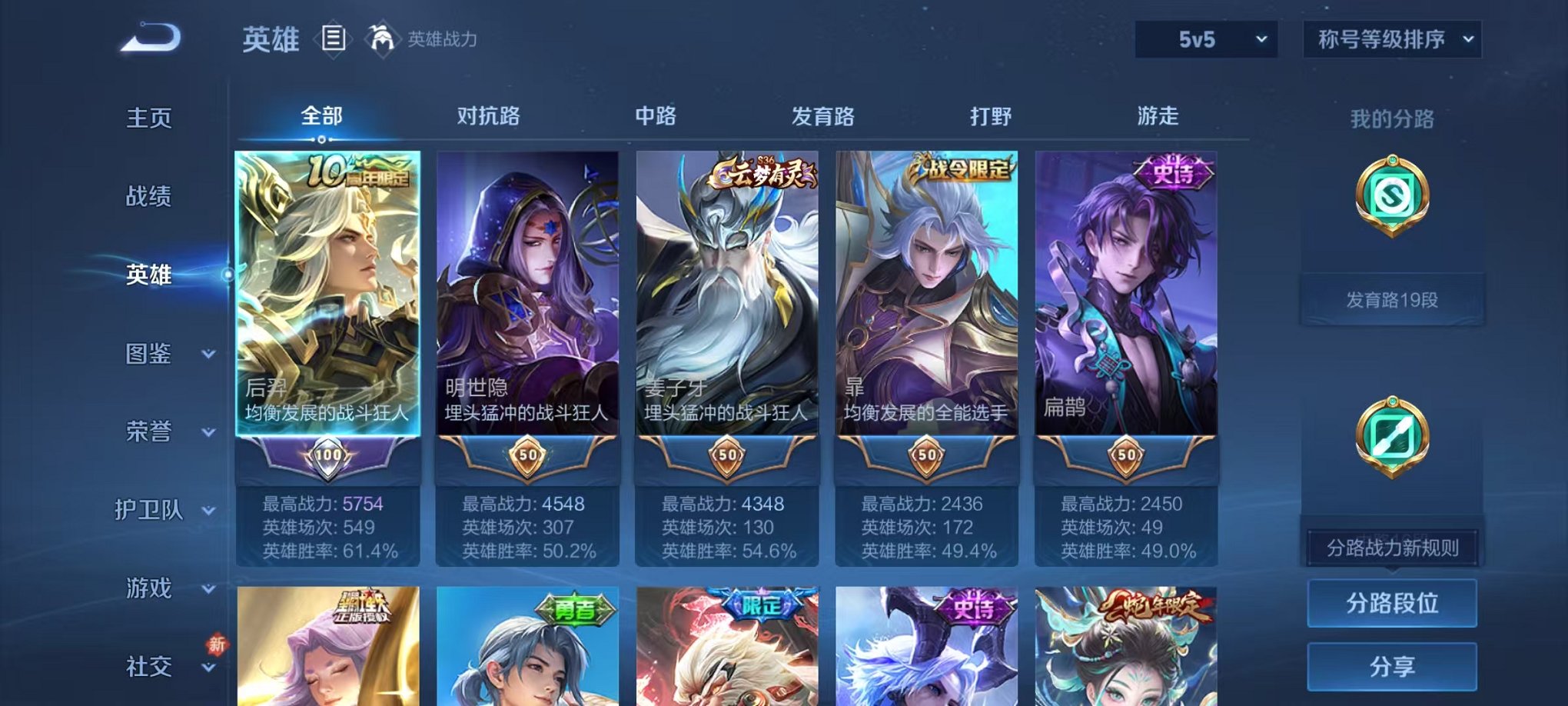Viewport: 1568px width, 706px height.
Task: Click the game logo in the top-left corner
Action: 151,39
